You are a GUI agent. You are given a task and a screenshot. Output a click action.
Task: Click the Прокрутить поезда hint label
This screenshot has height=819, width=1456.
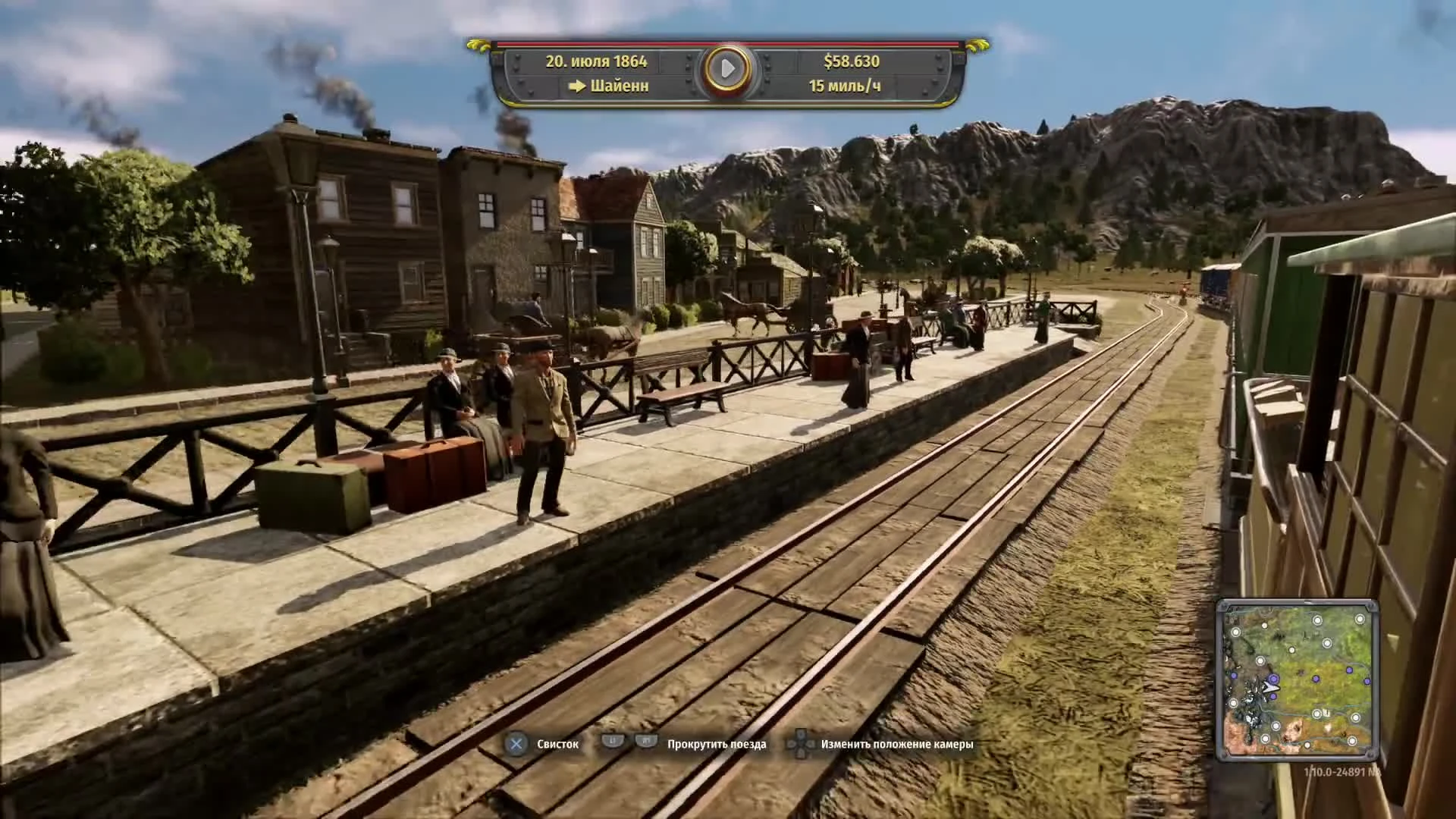click(x=716, y=744)
